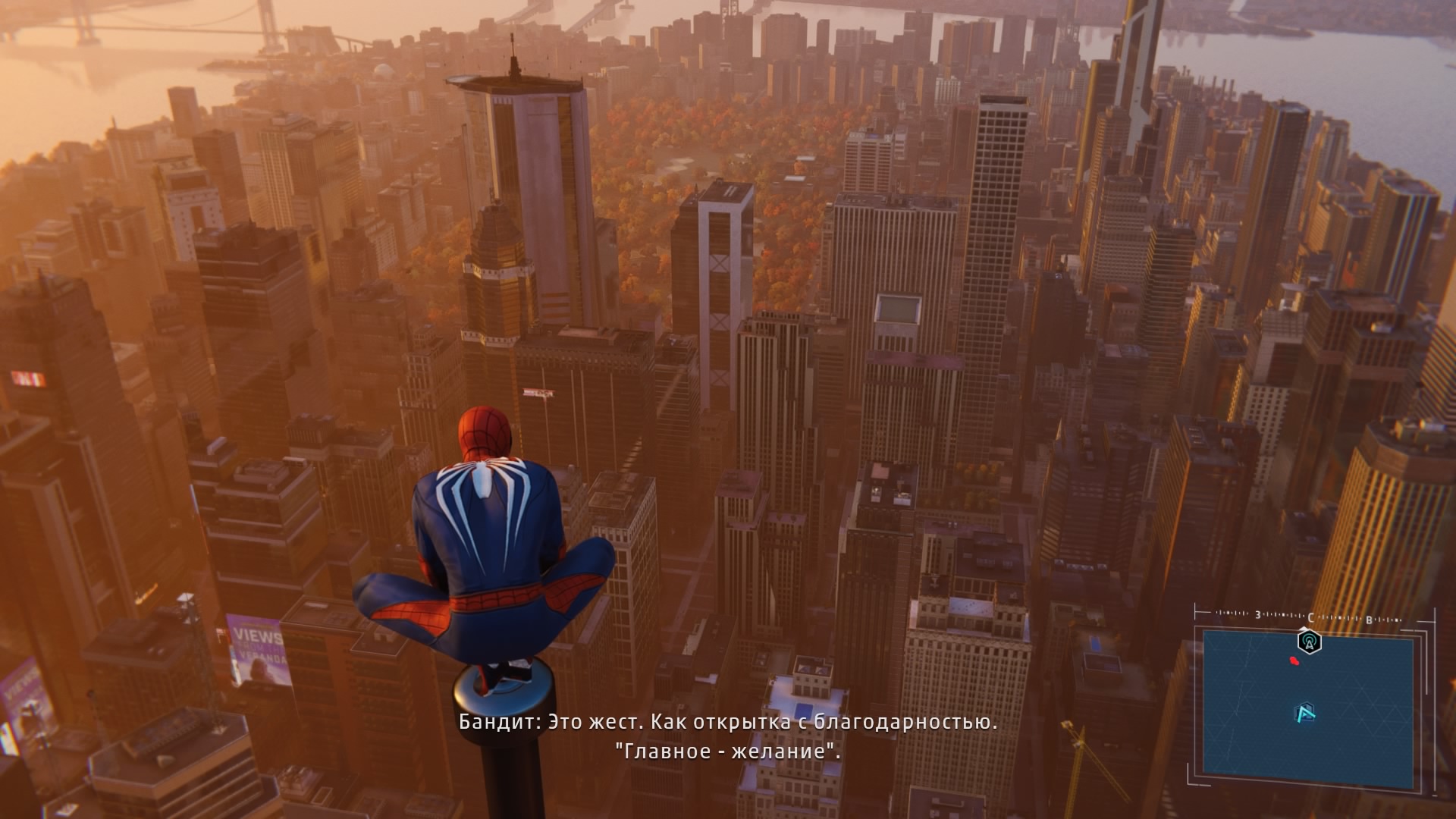Click the player arrow on the minimap

[x=1304, y=713]
